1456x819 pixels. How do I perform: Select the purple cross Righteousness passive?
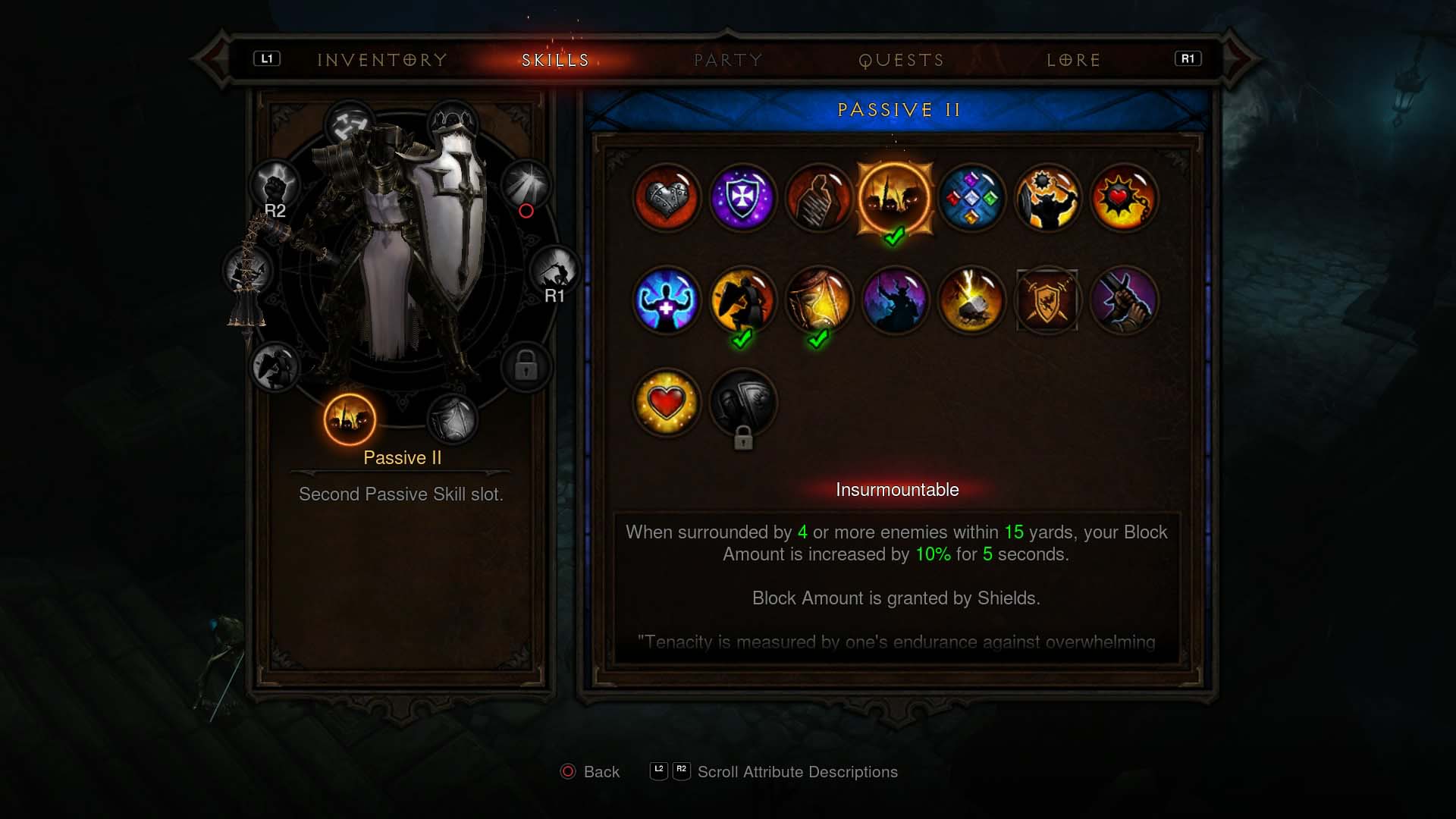(742, 199)
